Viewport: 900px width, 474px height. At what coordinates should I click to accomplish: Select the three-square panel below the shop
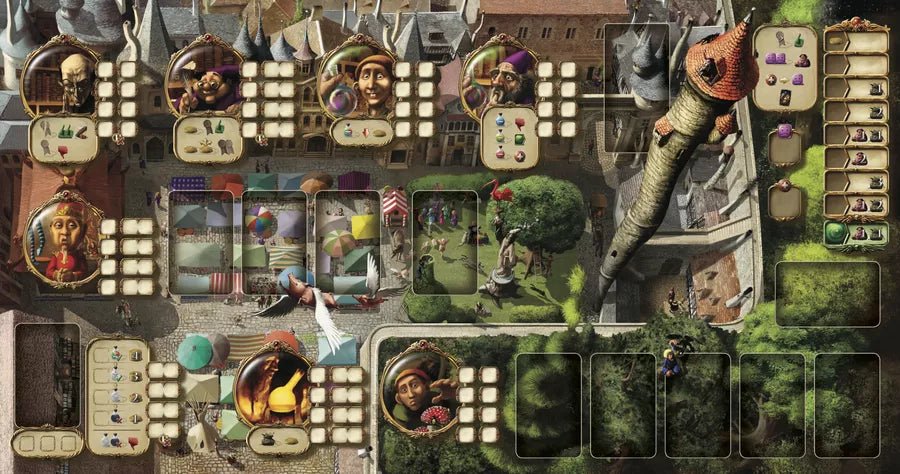pos(47,442)
